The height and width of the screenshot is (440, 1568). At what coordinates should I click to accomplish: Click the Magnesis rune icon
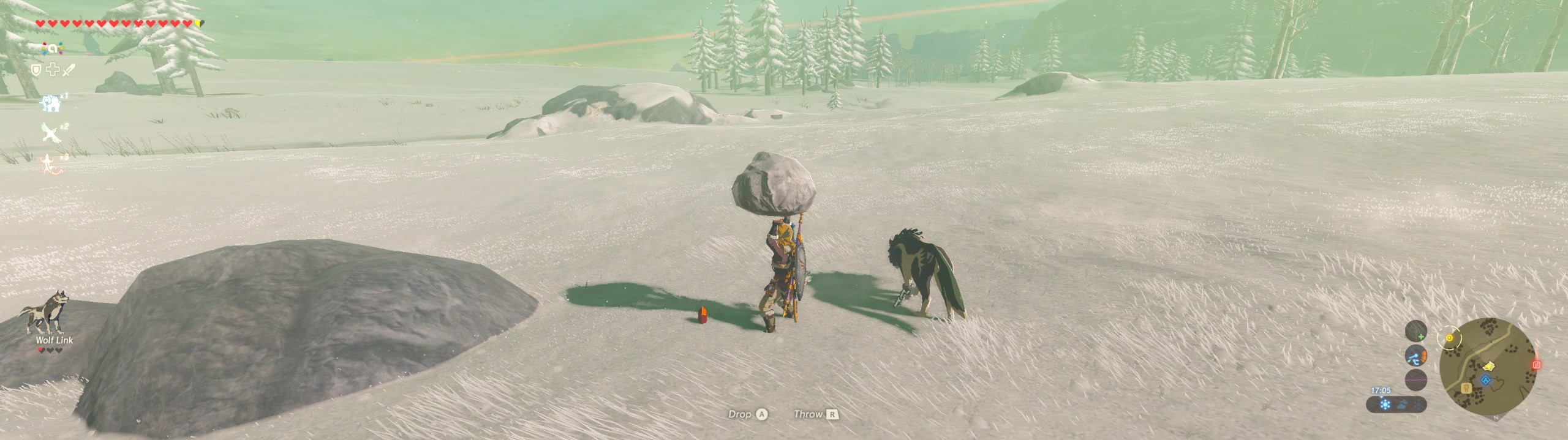[1415, 356]
